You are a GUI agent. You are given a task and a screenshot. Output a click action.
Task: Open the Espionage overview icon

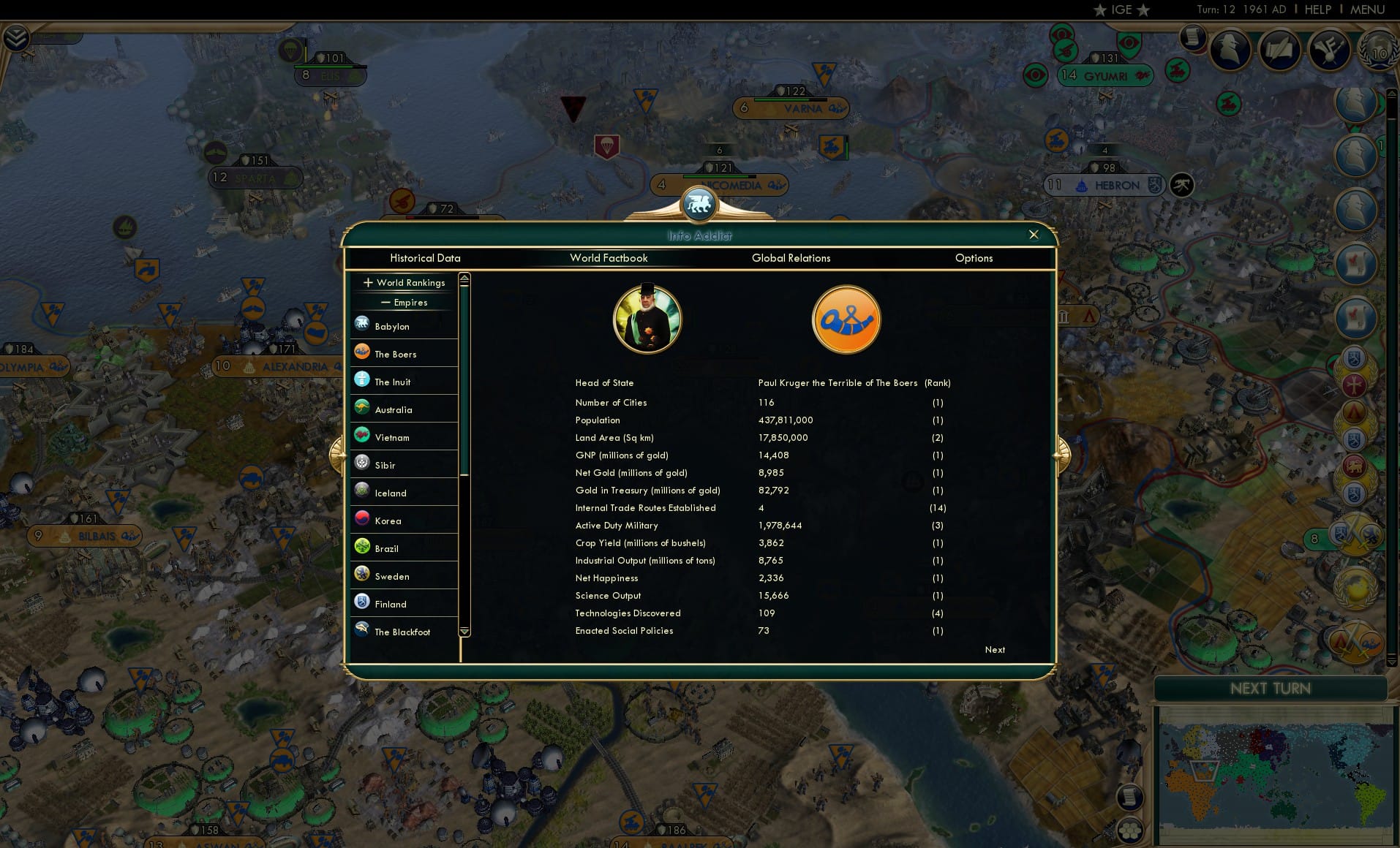click(x=1230, y=48)
